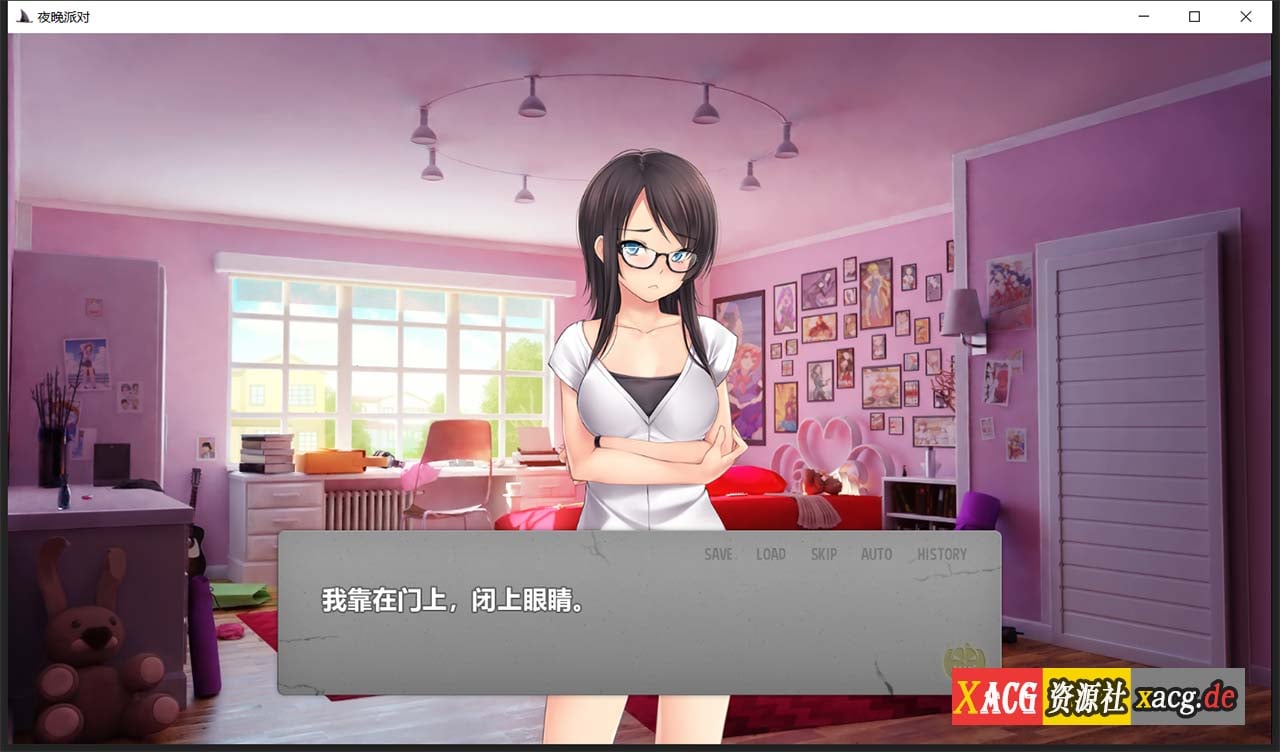Click the game icon in the title bar

coord(22,15)
